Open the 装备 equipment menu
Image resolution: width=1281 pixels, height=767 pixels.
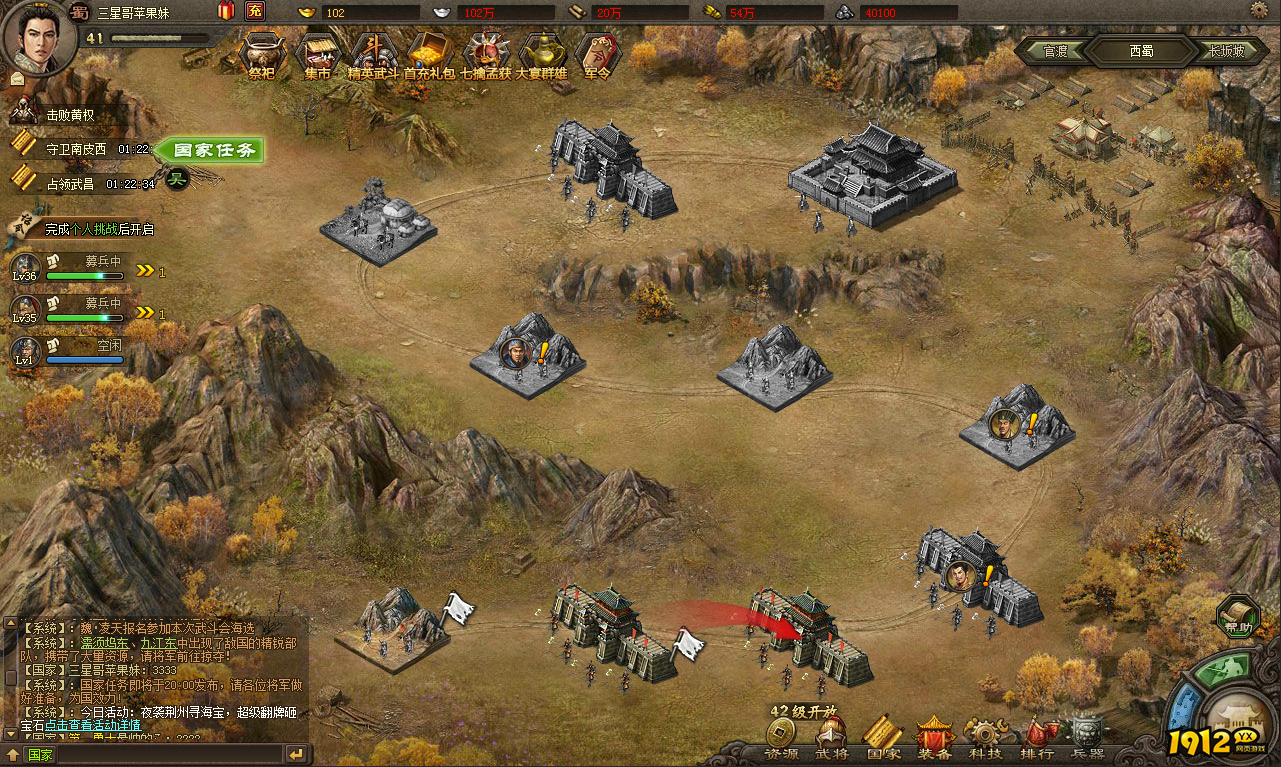tap(934, 742)
